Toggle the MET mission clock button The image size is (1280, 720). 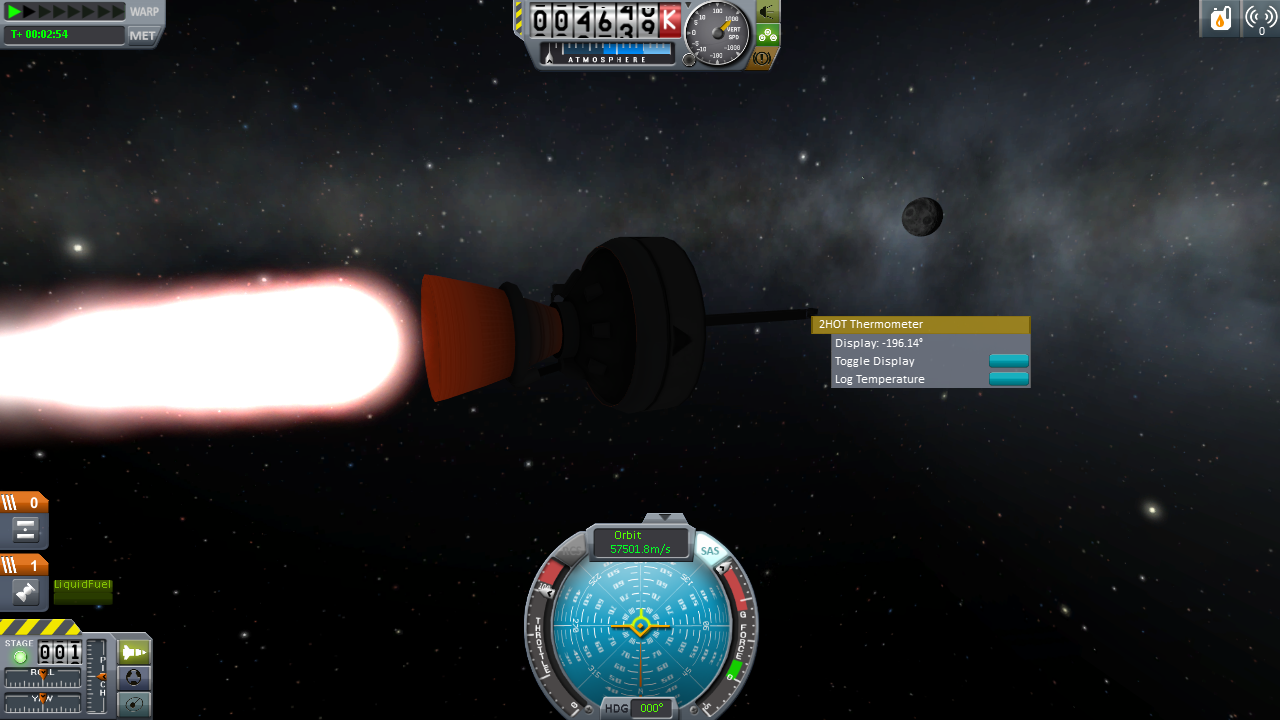pyautogui.click(x=143, y=35)
